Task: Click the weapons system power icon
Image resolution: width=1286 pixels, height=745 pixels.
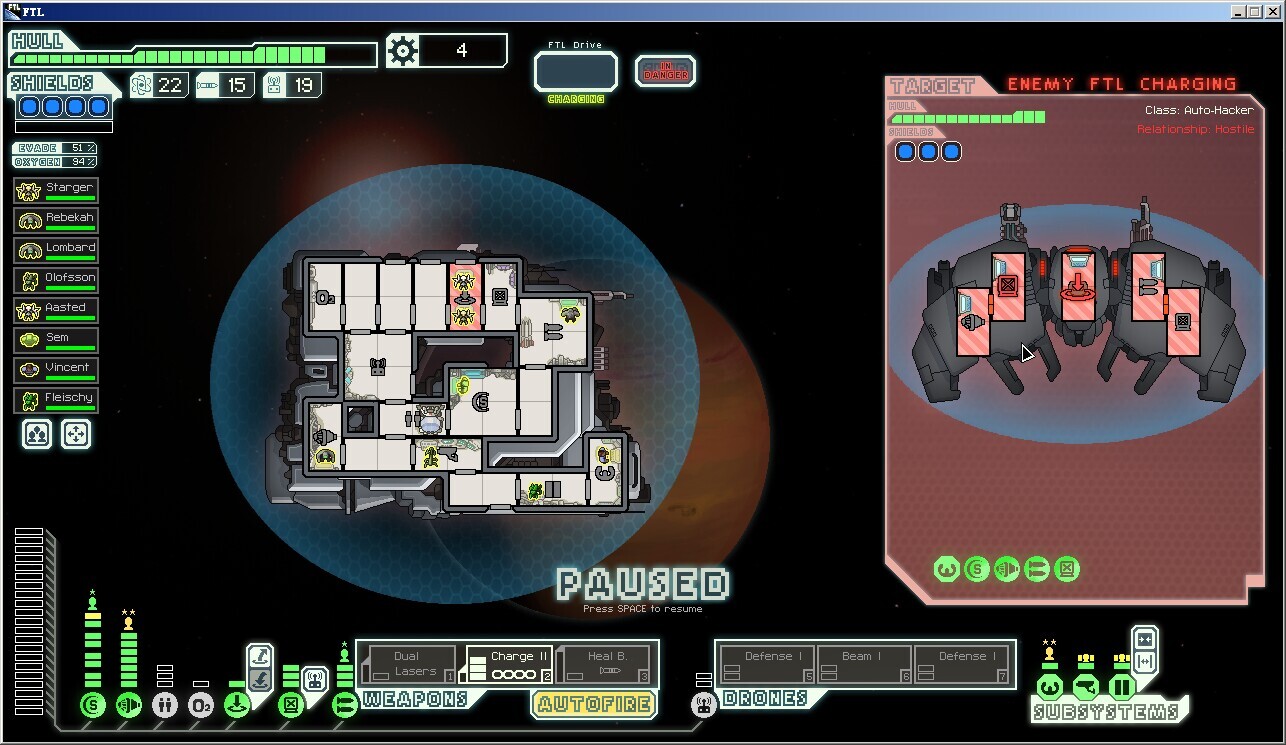Action: tap(345, 705)
